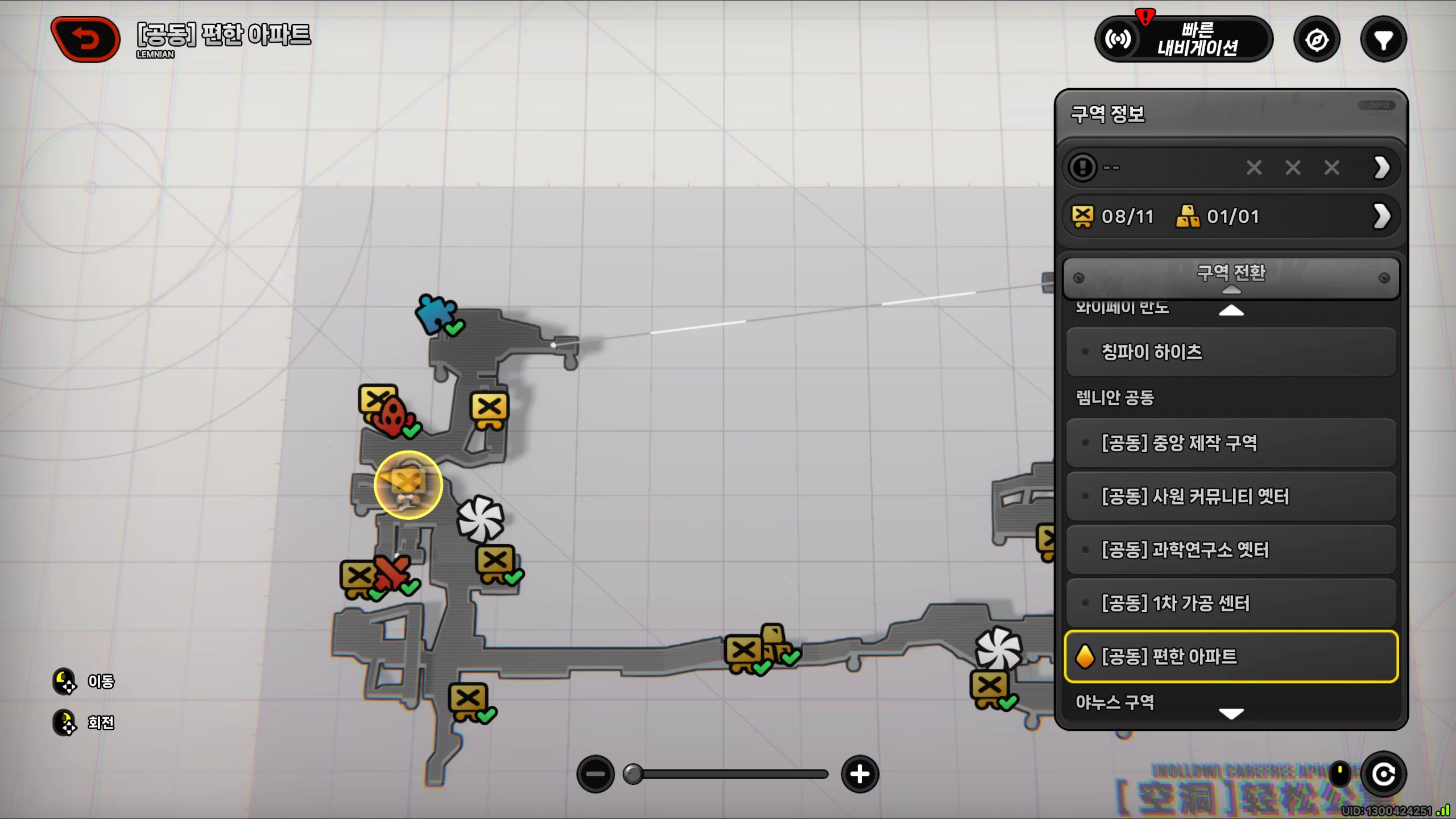The height and width of the screenshot is (819, 1456).
Task: Select 칭파이 하이츠 in the area list
Action: pos(1231,352)
